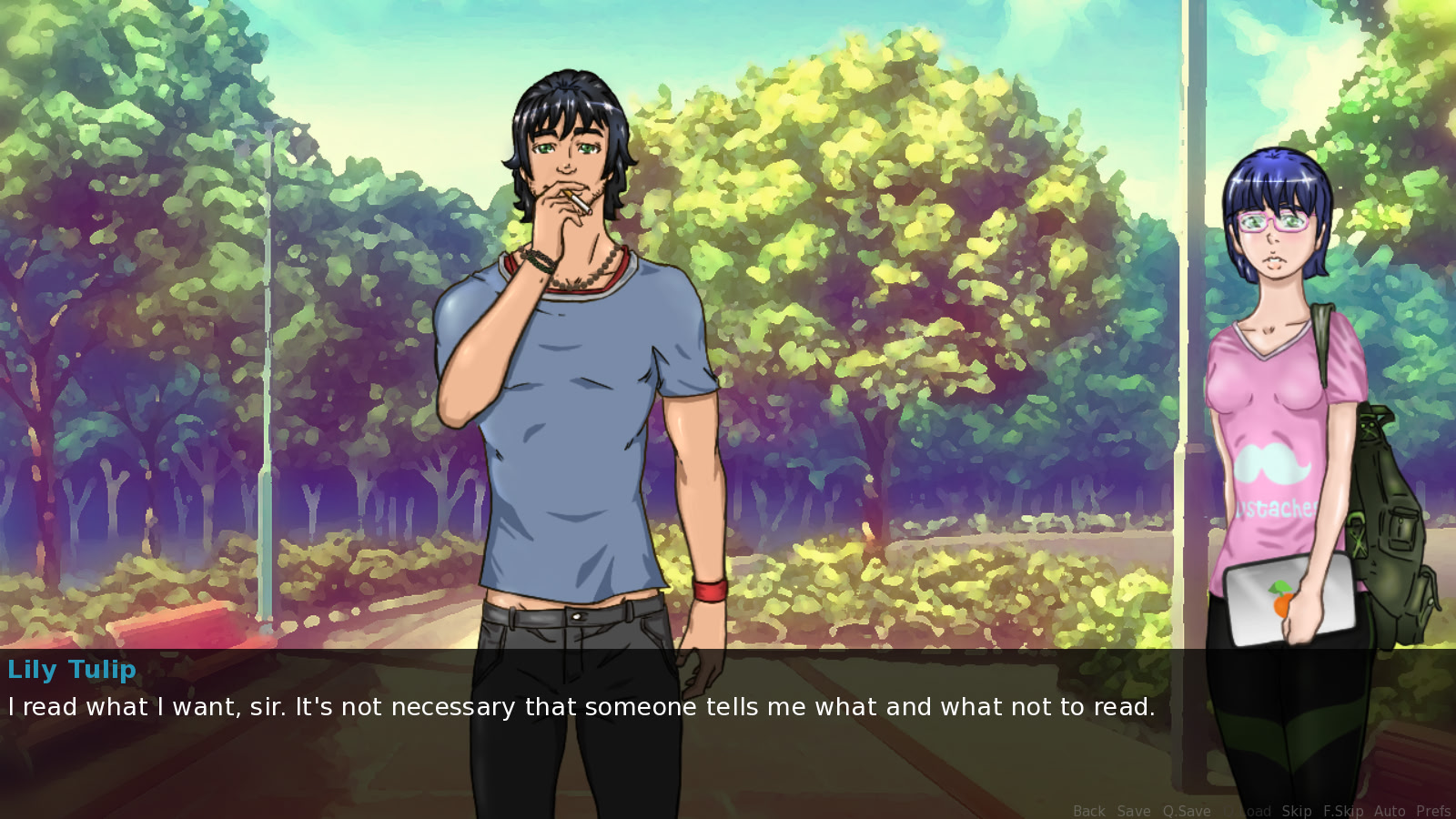Advance Lily Tulip's dialogue text
The image size is (1456, 819).
(x=581, y=707)
